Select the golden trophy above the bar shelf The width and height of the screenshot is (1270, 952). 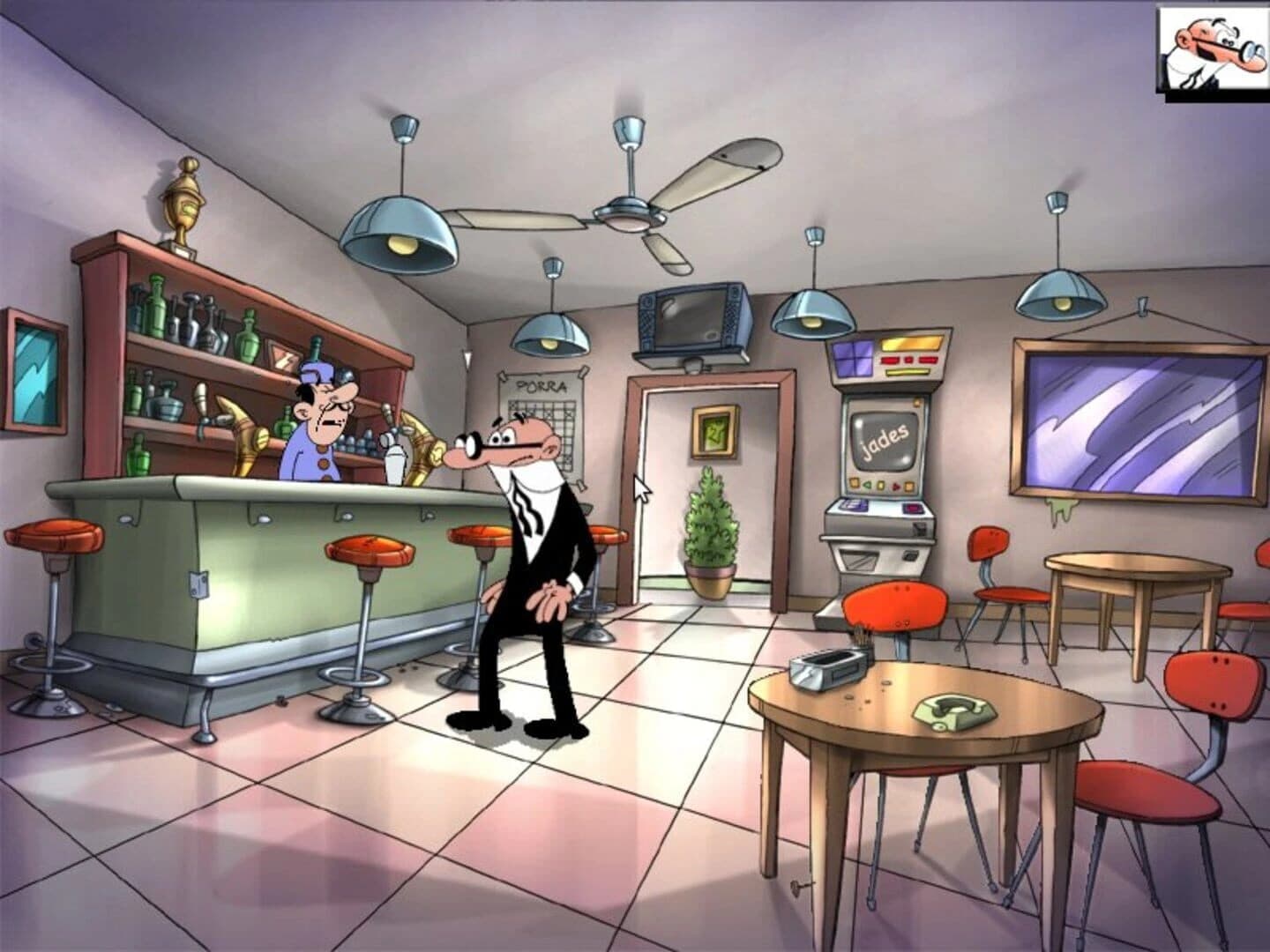[183, 198]
